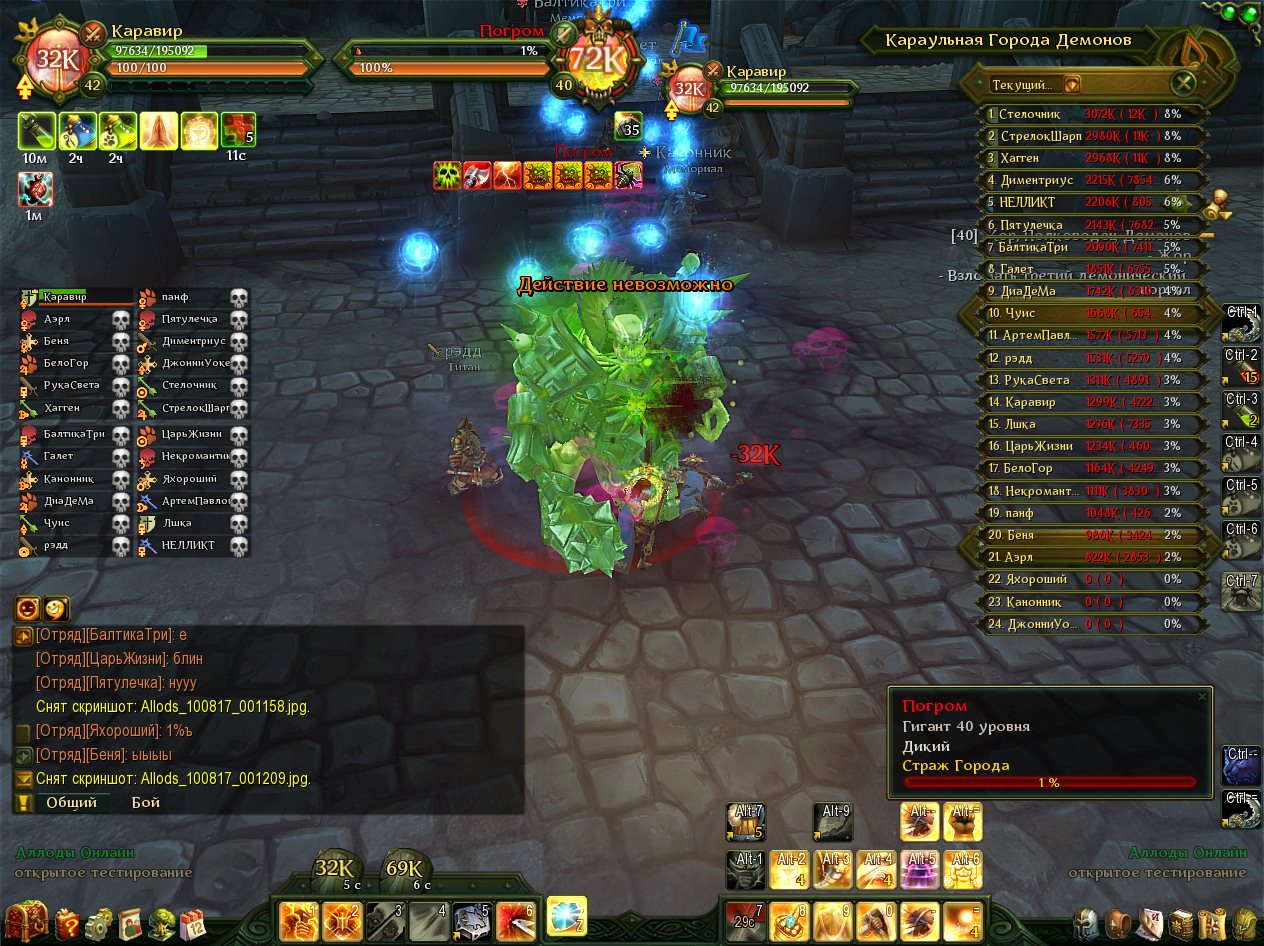Open the calendar icon showing 12
This screenshot has width=1264, height=946.
point(192,922)
